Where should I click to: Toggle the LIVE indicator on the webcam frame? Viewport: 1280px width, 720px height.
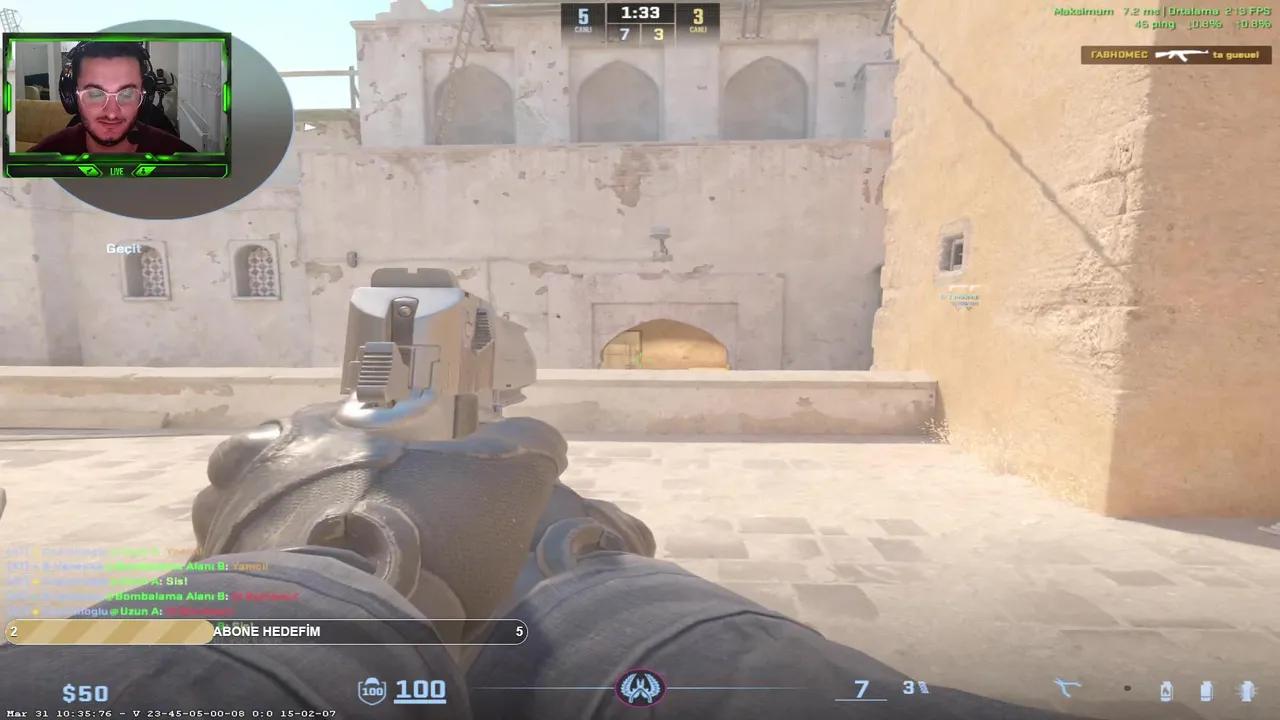(x=116, y=171)
